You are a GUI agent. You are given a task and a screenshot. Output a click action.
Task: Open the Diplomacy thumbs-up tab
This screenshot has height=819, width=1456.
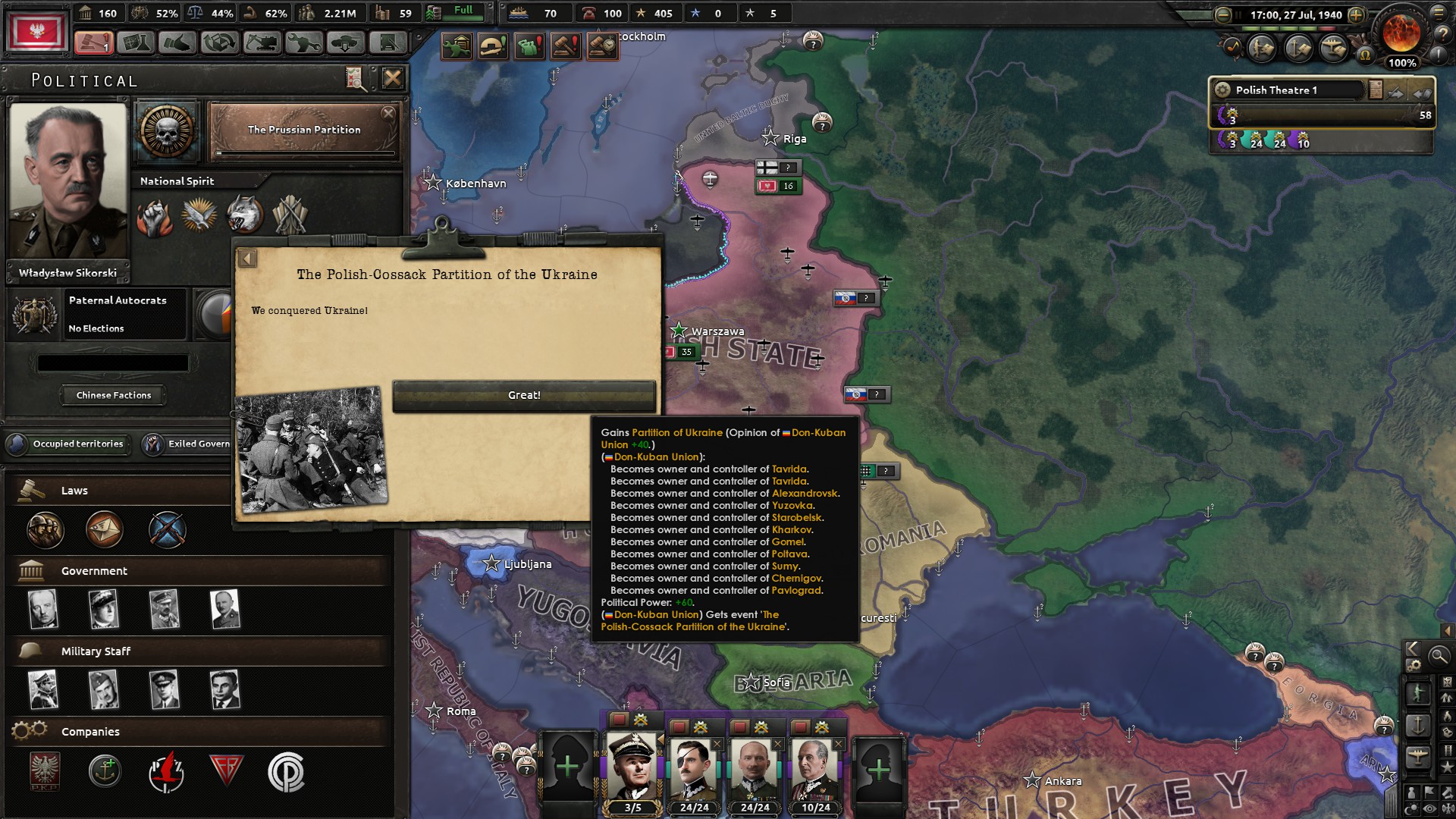click(179, 42)
